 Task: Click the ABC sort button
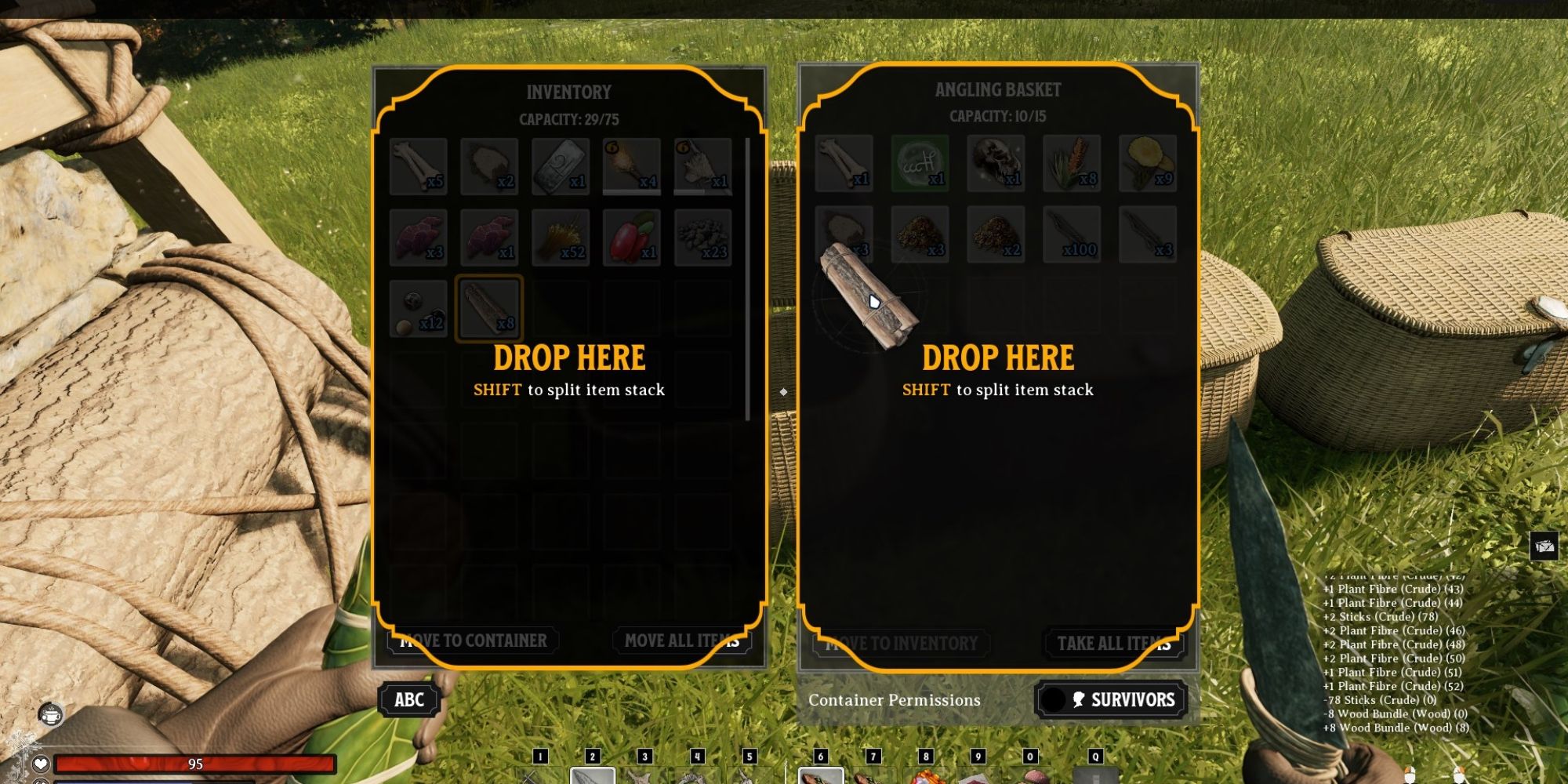[408, 699]
